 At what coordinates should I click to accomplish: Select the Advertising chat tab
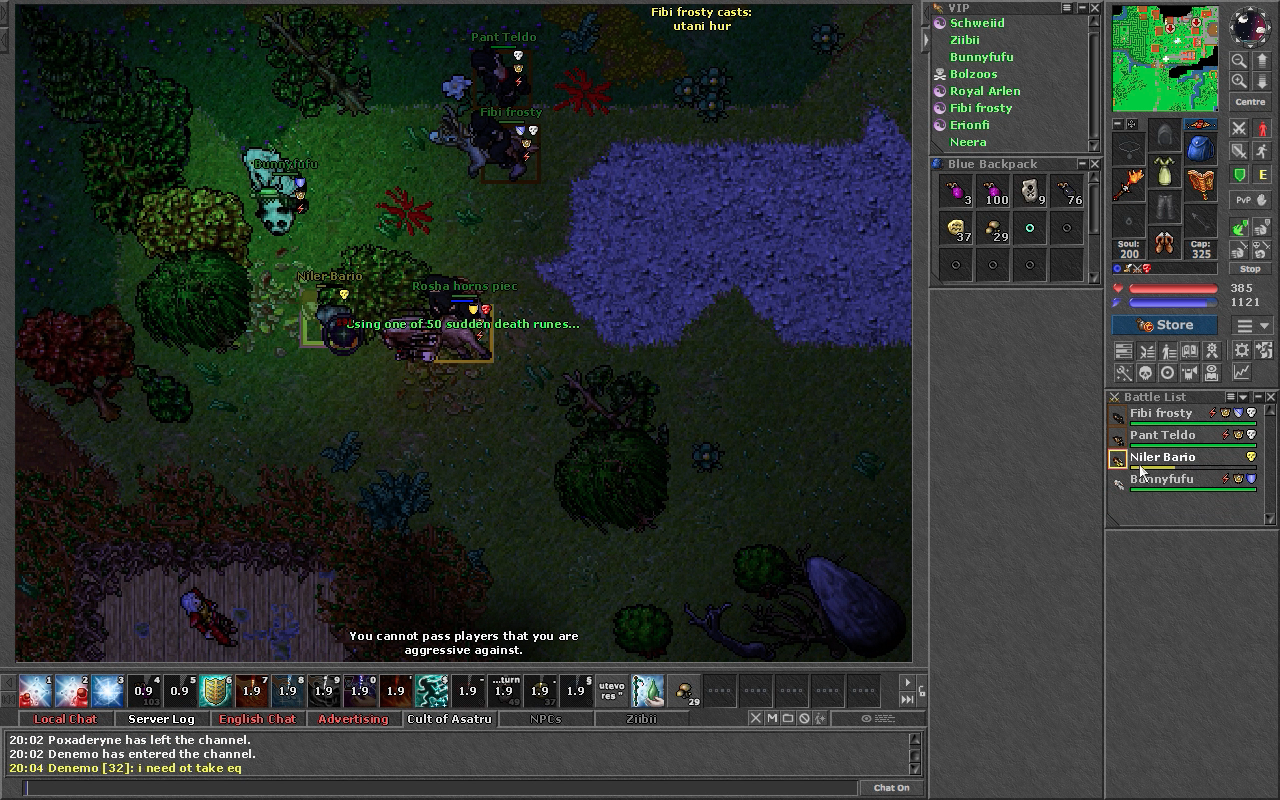pos(353,719)
